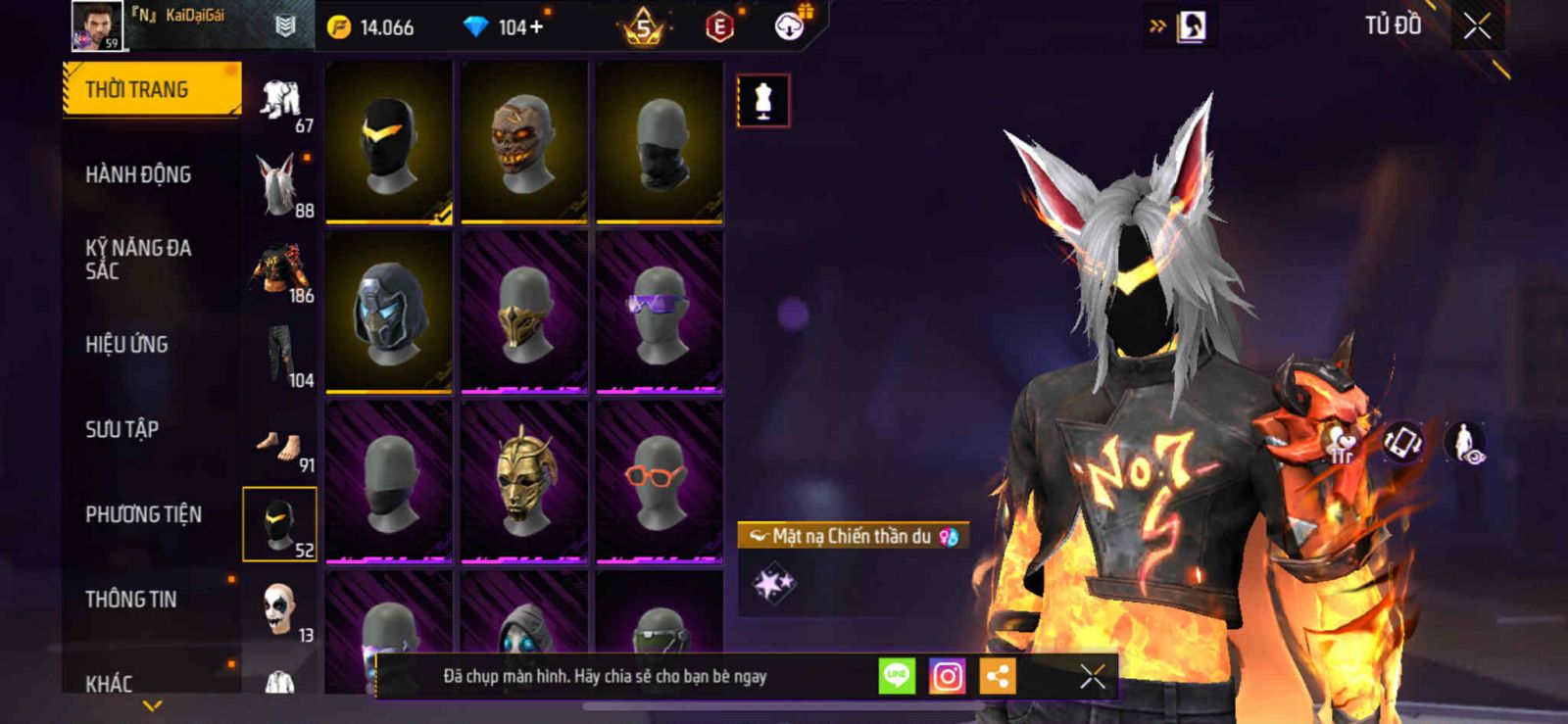Image resolution: width=1568 pixels, height=724 pixels.
Task: Open the Kỹ Năng Đa Sắc section
Action: 138,260
